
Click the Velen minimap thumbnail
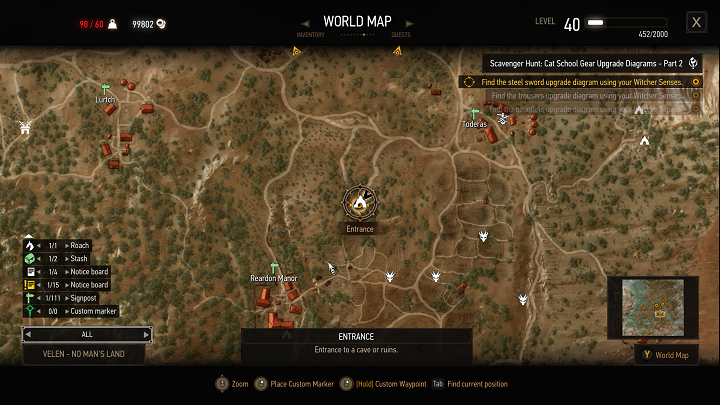click(653, 308)
